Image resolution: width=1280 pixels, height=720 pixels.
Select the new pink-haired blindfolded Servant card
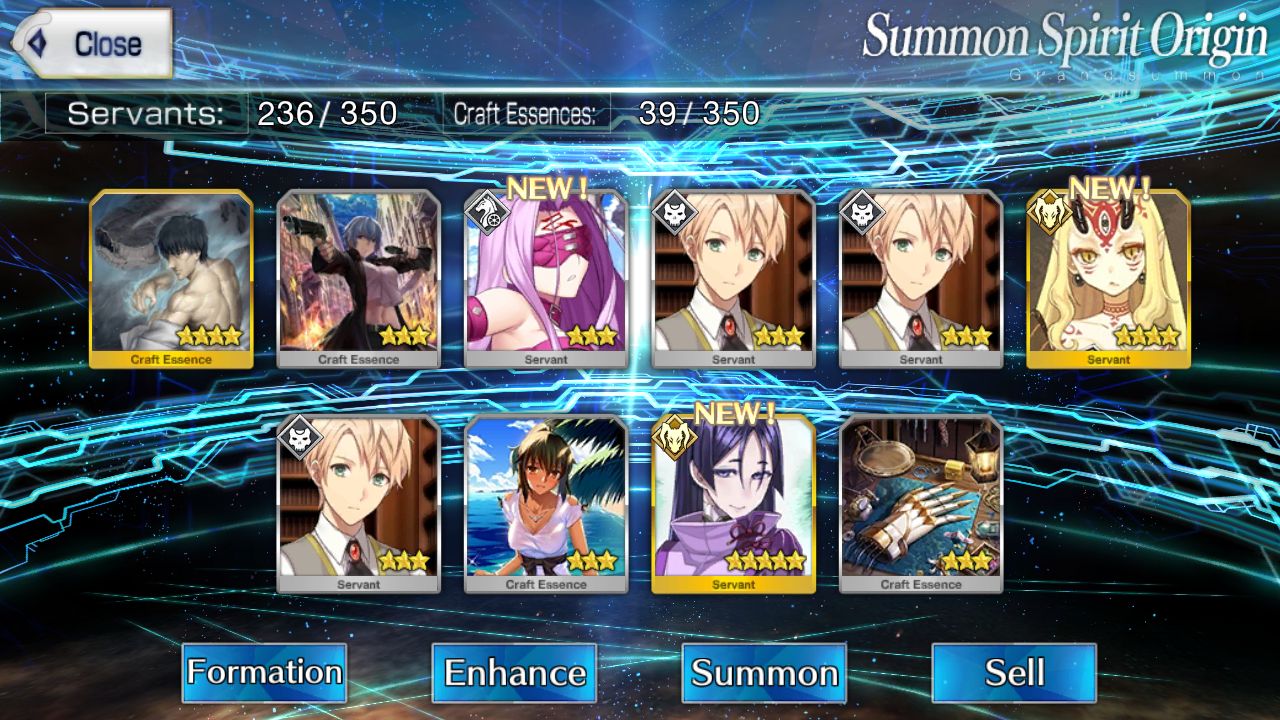click(x=546, y=279)
